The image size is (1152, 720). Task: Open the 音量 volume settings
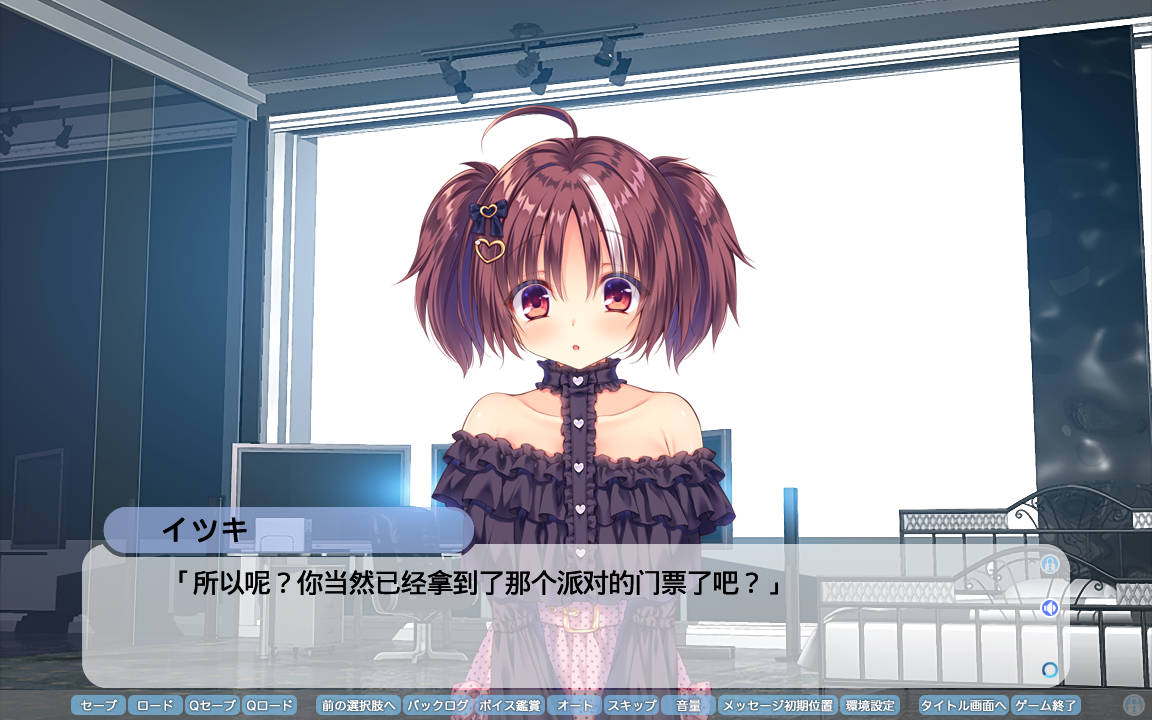point(688,705)
